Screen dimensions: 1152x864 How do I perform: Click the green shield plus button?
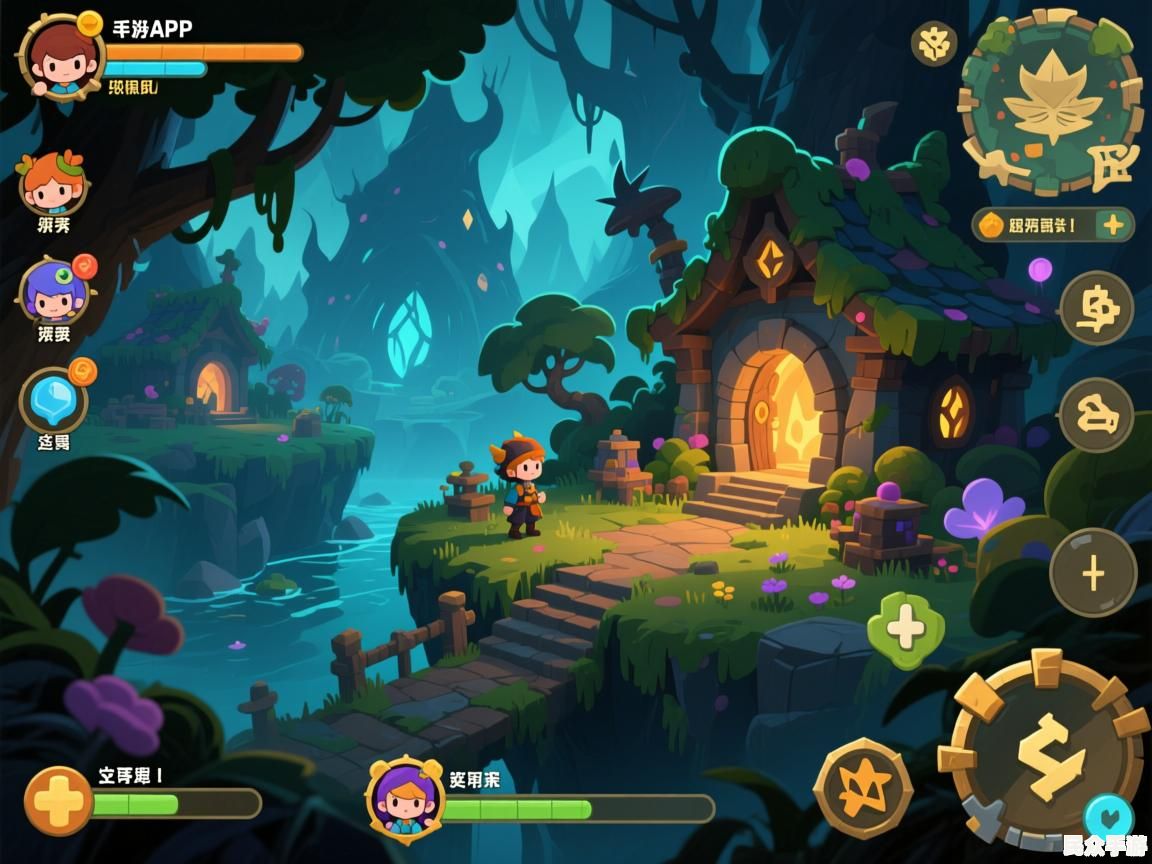point(906,629)
